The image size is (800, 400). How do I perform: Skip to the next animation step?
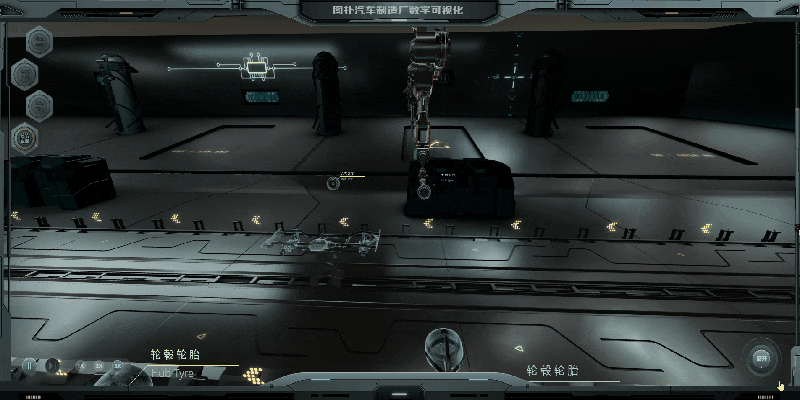(x=52, y=366)
